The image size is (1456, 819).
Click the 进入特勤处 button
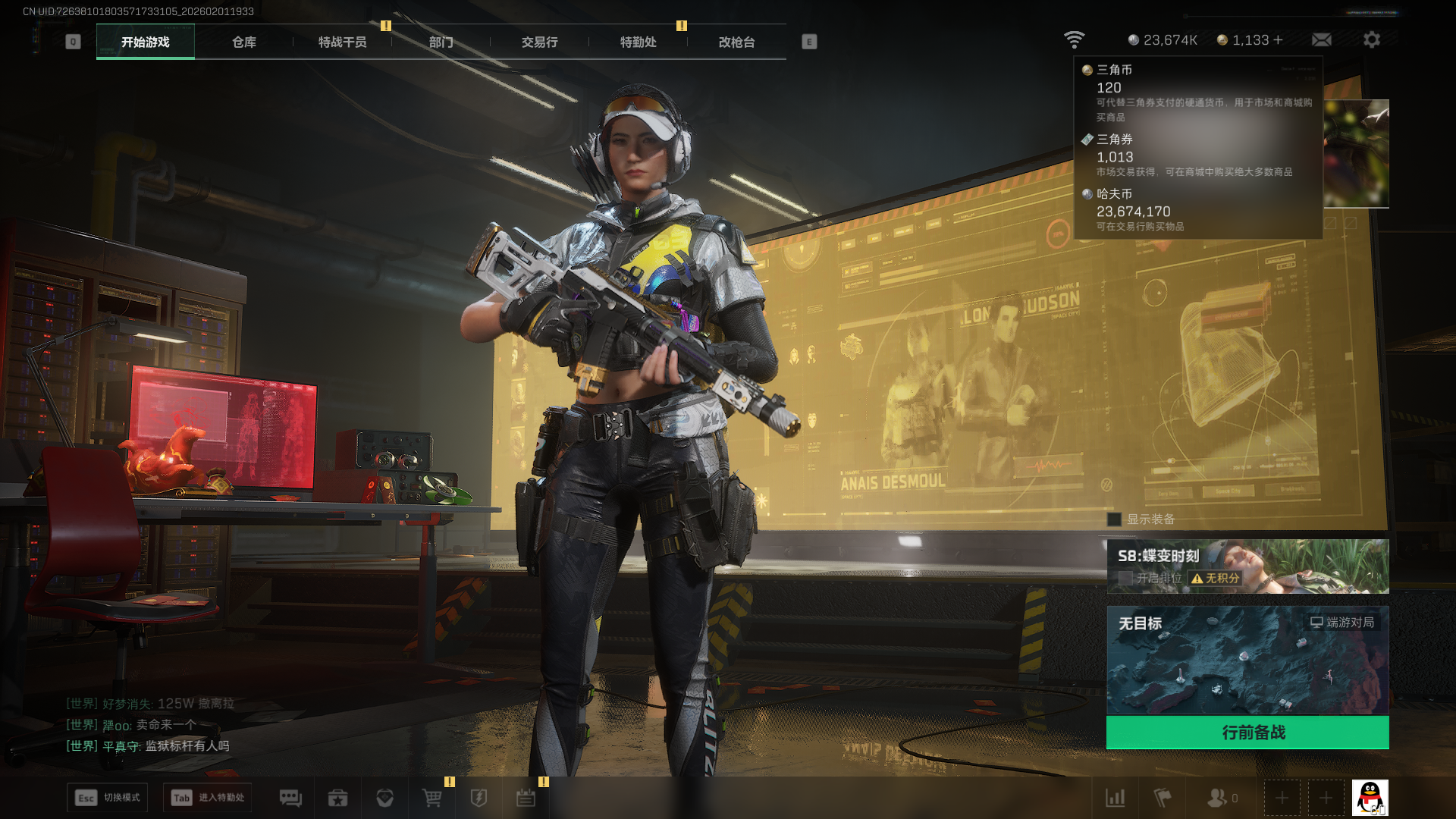tap(207, 798)
